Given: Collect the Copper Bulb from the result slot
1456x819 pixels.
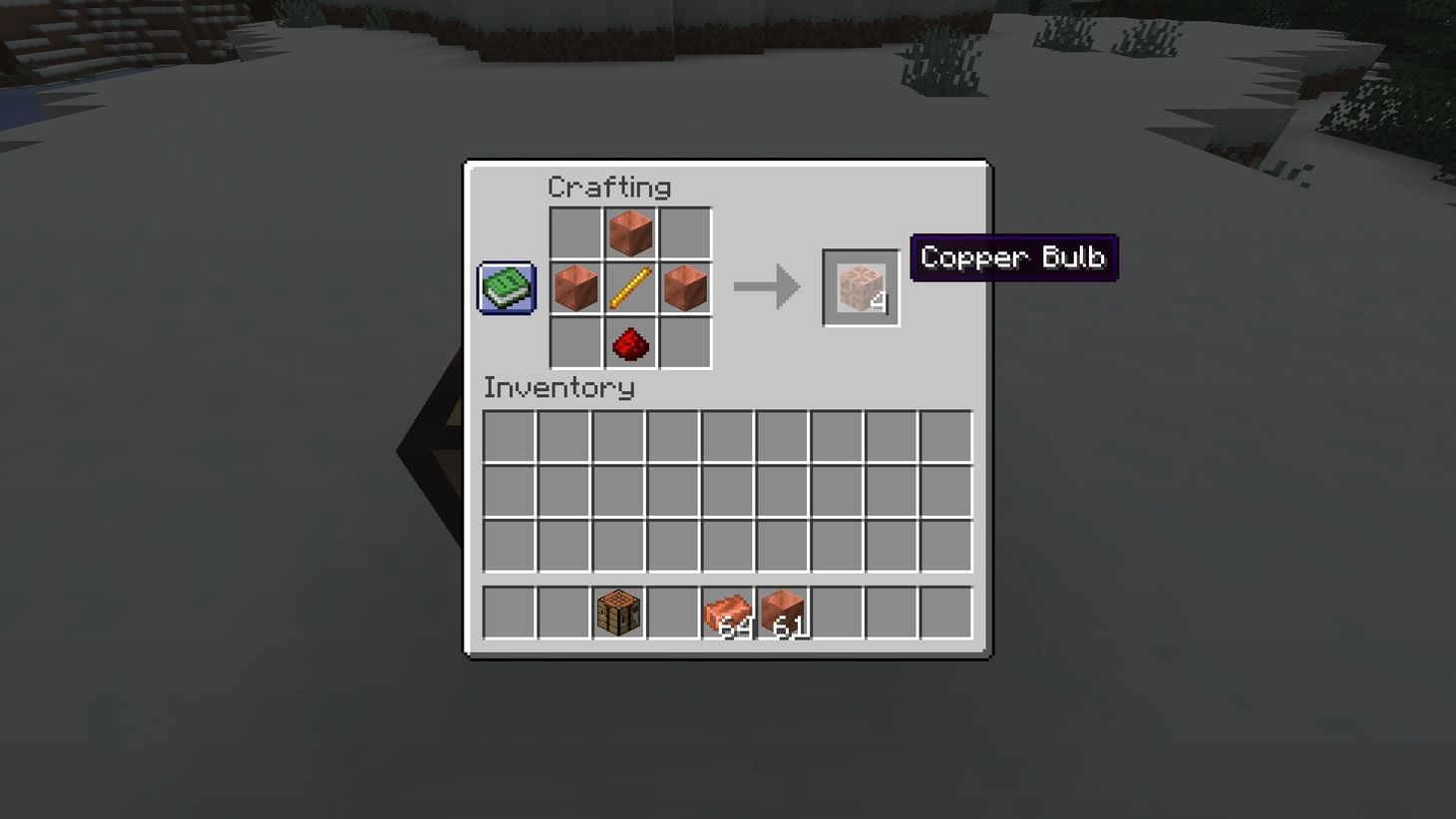Looking at the screenshot, I should point(859,288).
